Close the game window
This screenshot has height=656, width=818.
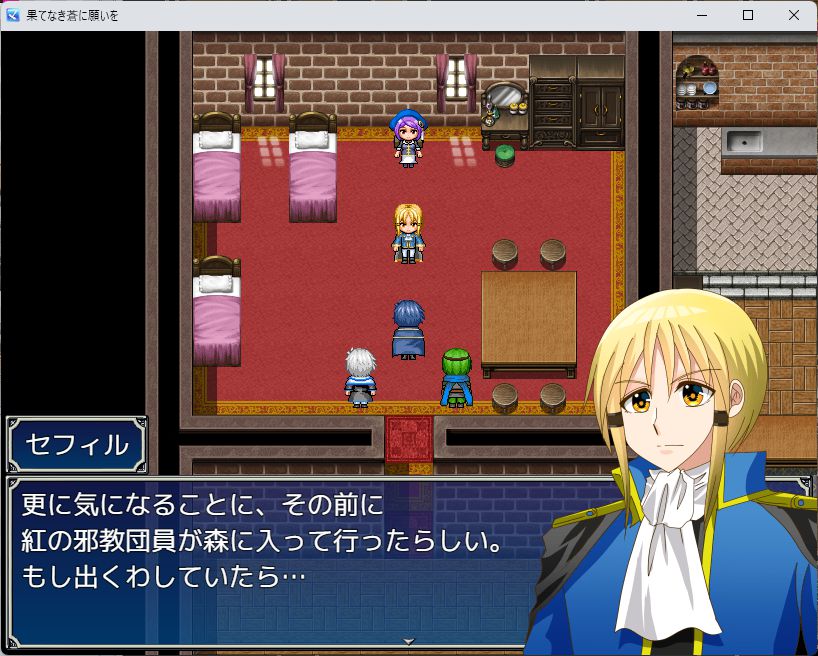(794, 15)
